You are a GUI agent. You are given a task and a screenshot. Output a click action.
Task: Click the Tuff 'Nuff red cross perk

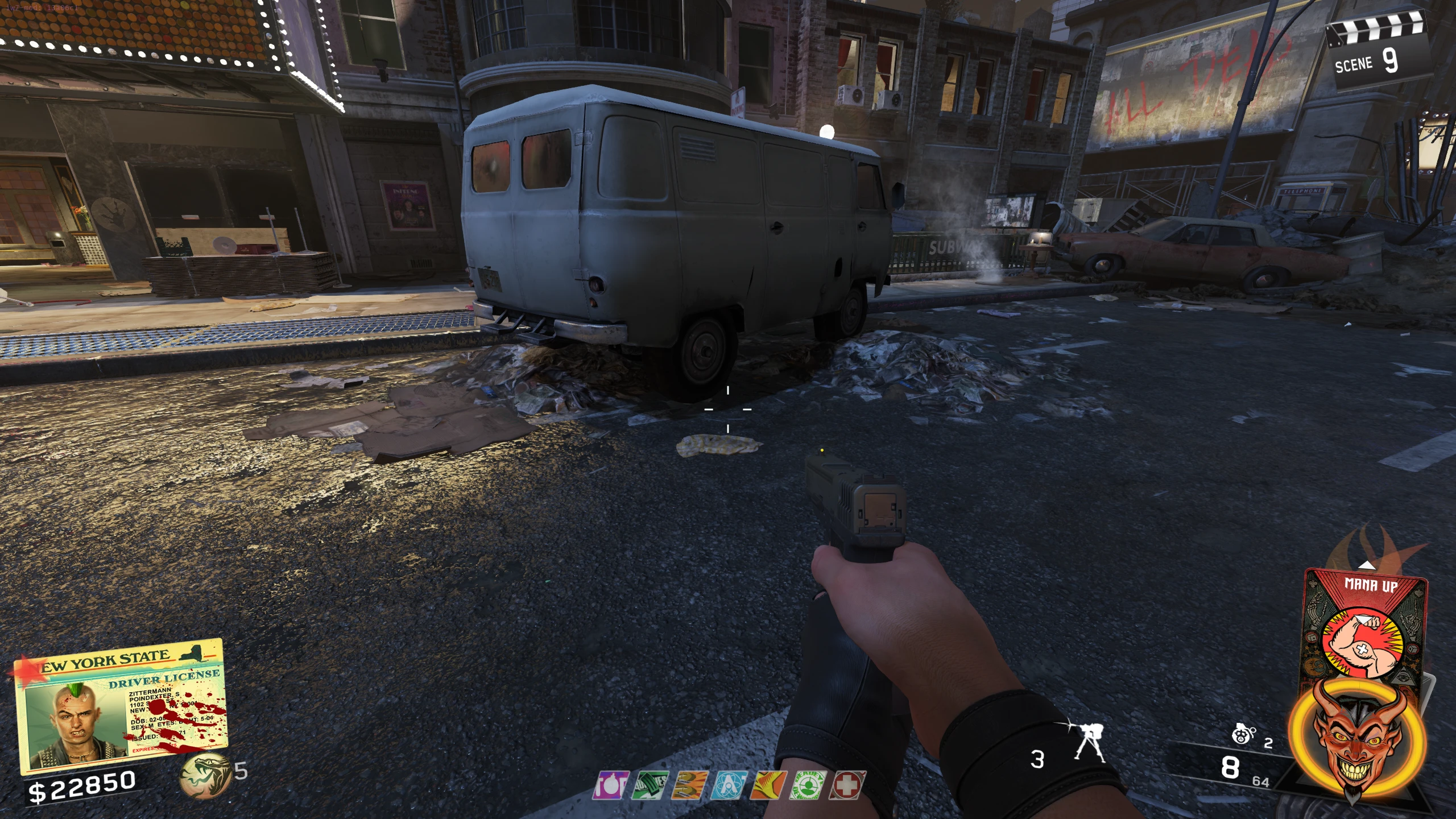847,785
